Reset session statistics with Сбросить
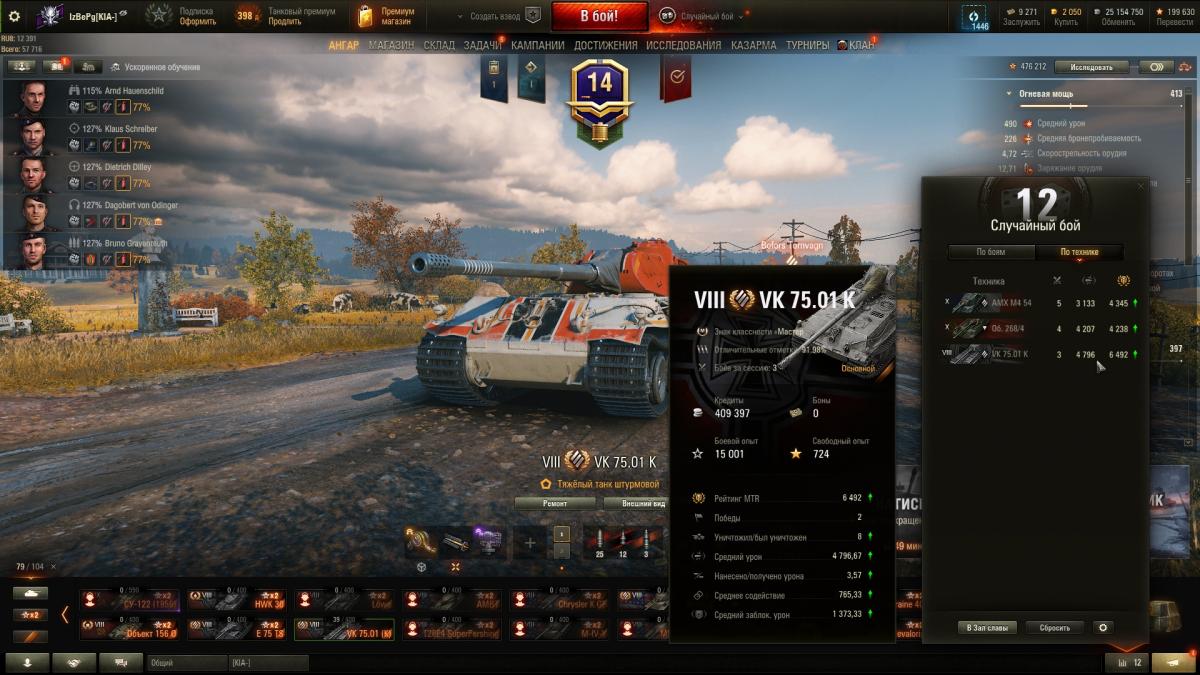 click(x=1054, y=628)
